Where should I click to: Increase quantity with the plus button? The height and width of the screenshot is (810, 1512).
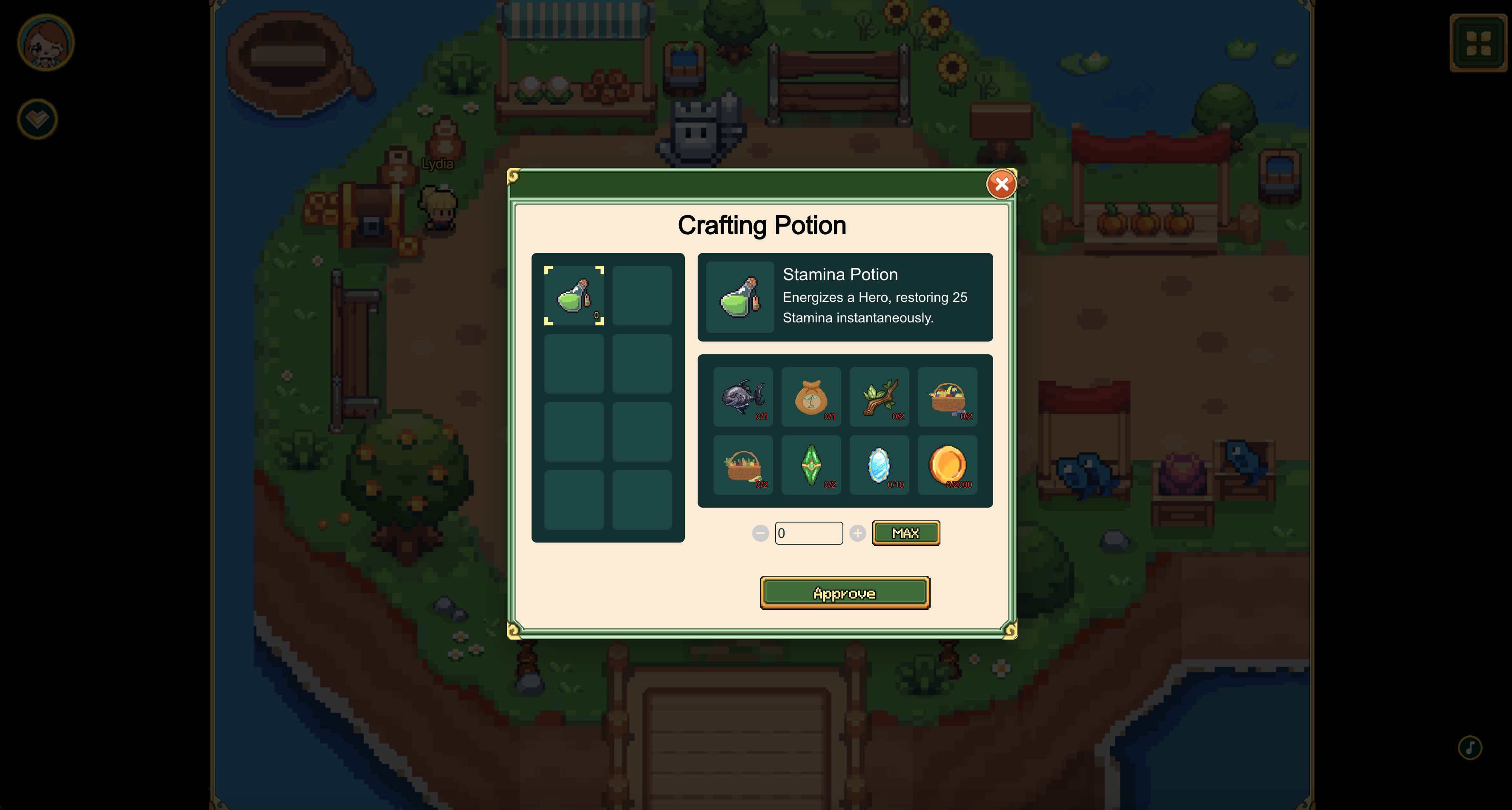tap(857, 533)
